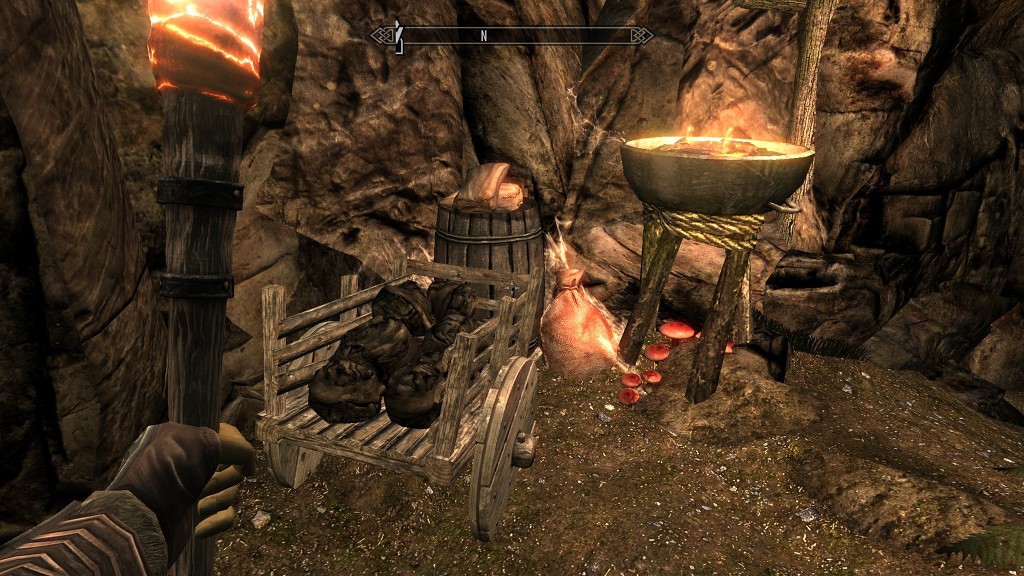The height and width of the screenshot is (576, 1024).
Task: Select the white quest marker on the compass
Action: (398, 36)
